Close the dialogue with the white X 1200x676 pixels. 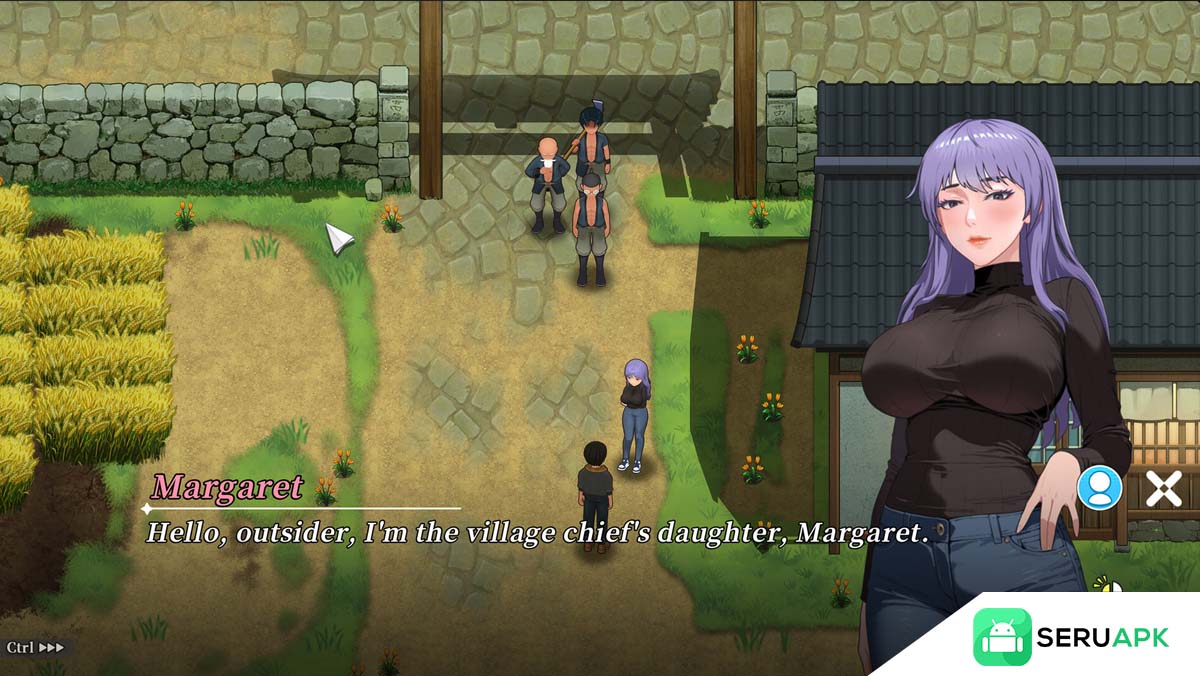tap(1163, 489)
